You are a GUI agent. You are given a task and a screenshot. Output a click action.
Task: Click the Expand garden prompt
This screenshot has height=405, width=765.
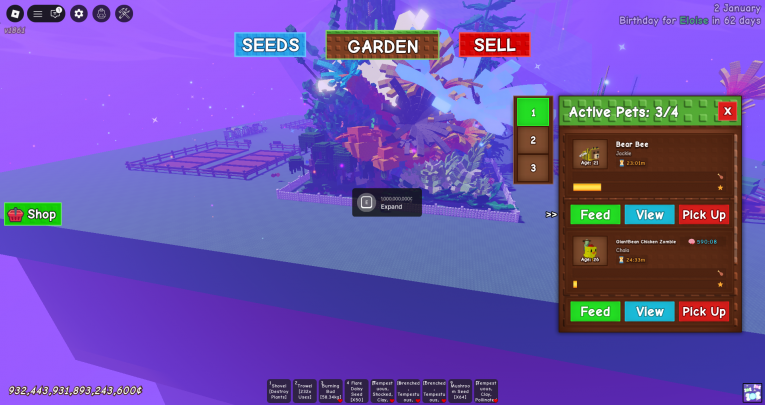[x=386, y=203]
